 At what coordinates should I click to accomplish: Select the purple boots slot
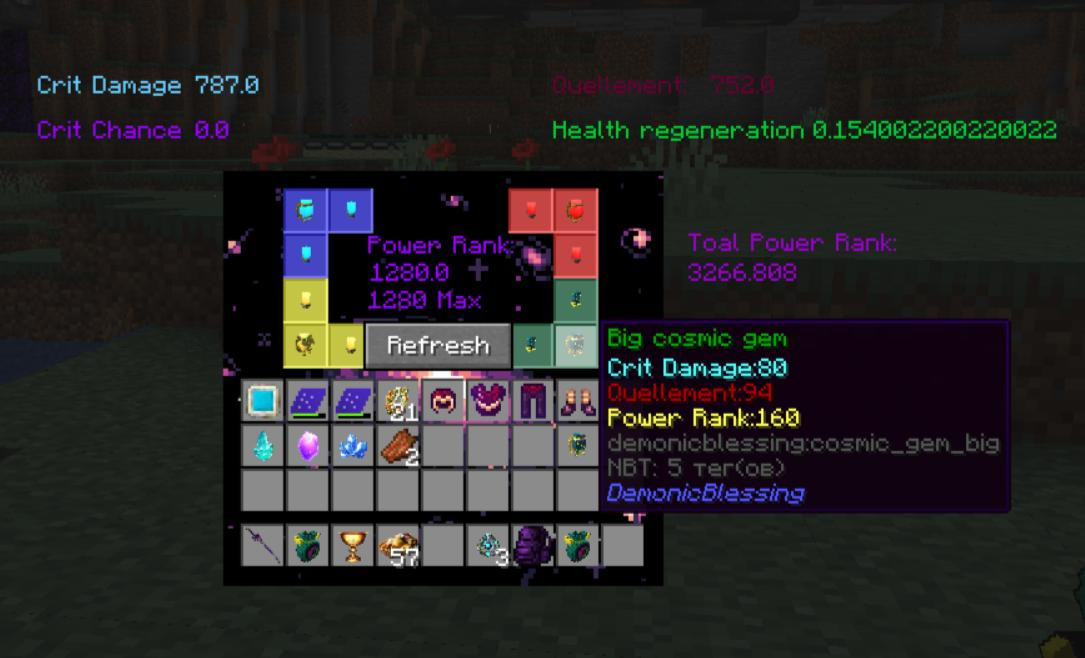coord(575,402)
